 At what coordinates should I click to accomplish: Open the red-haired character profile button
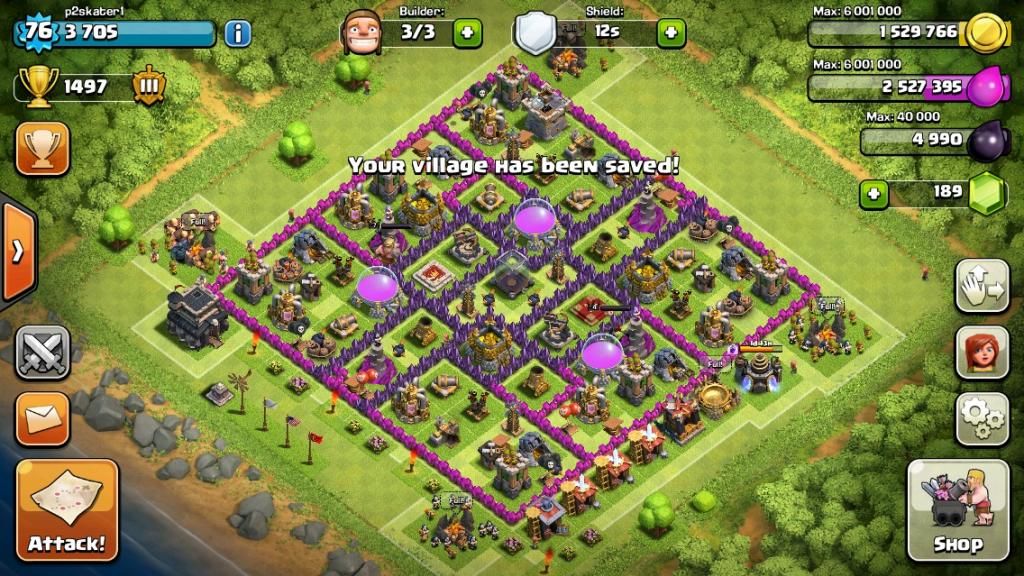click(981, 352)
